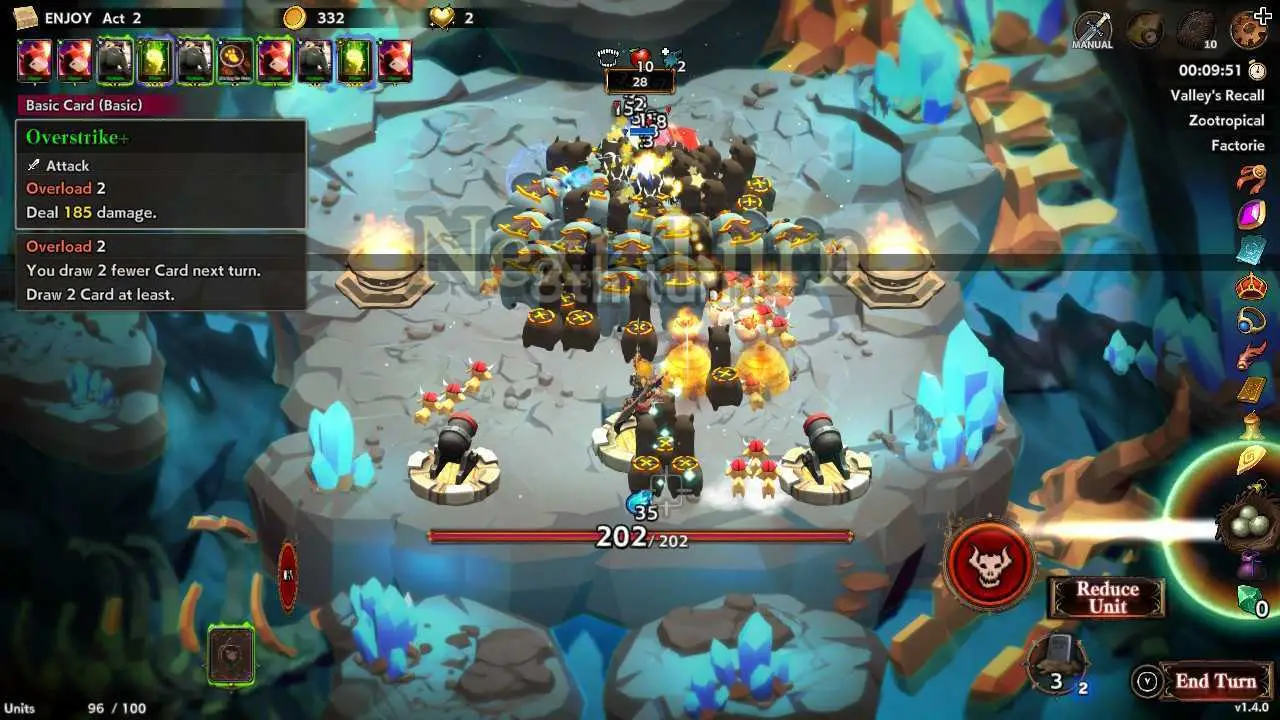1280x720 pixels.
Task: Inspect the purple gem relic
Action: 1251,215
